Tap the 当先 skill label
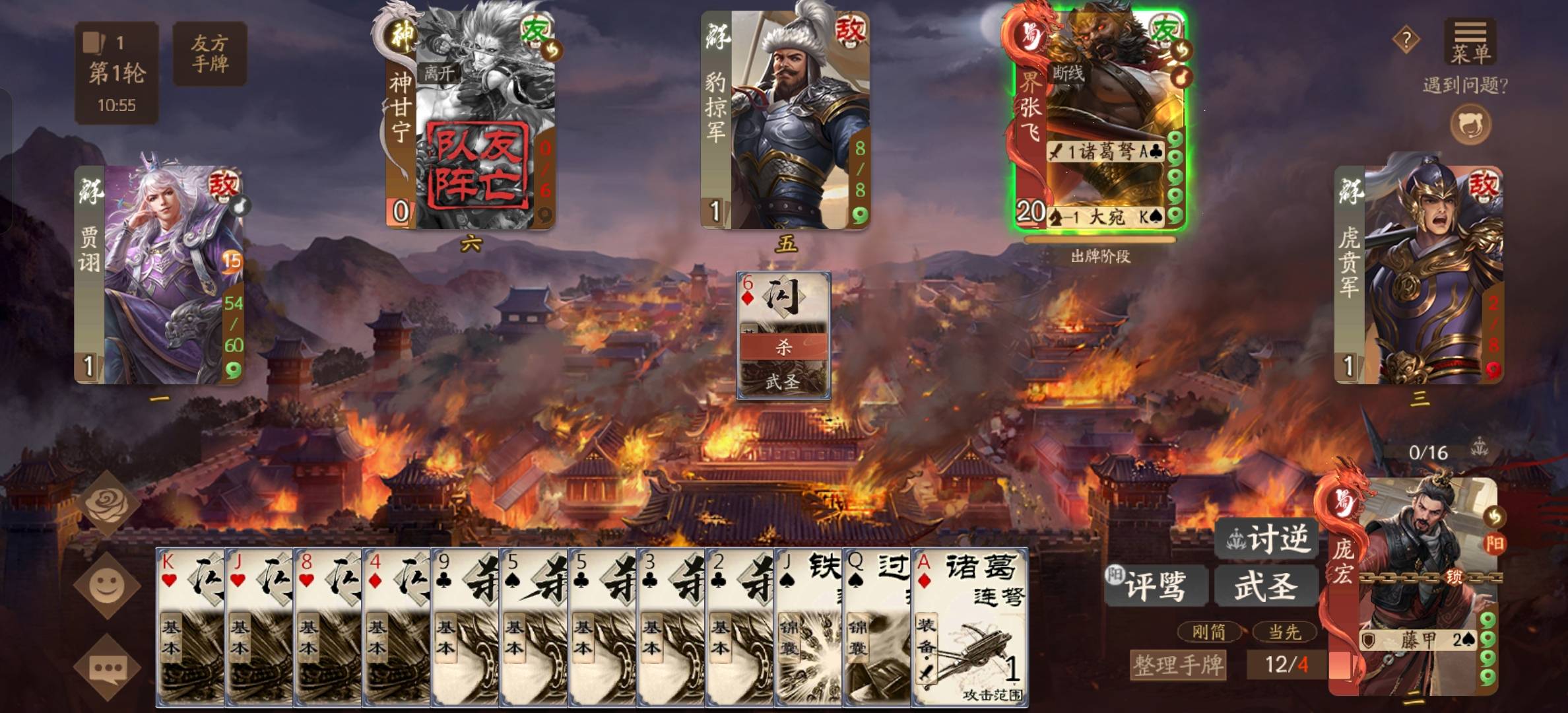Image resolution: width=1568 pixels, height=713 pixels. pyautogui.click(x=1284, y=632)
